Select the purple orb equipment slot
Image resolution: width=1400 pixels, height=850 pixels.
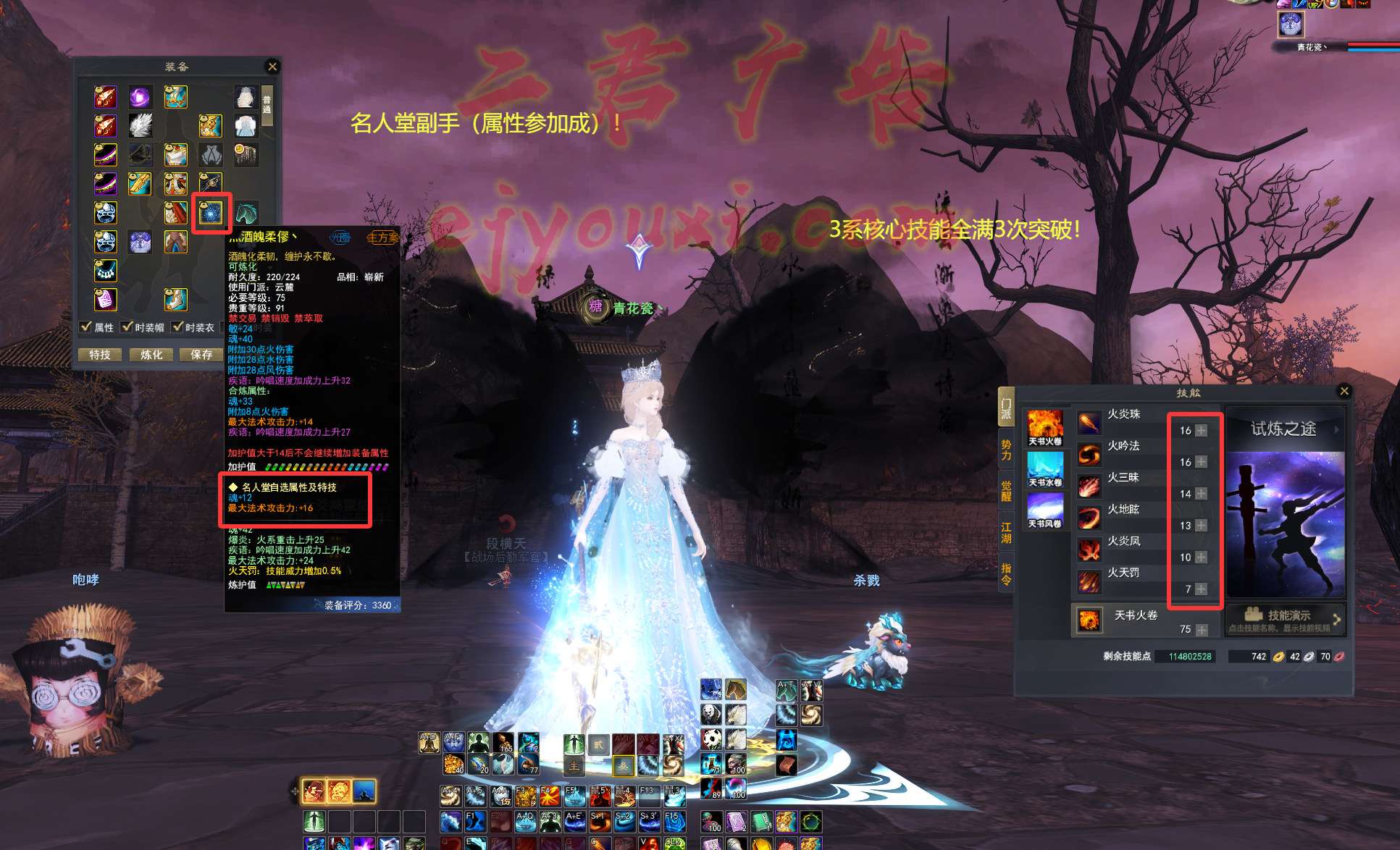(140, 96)
